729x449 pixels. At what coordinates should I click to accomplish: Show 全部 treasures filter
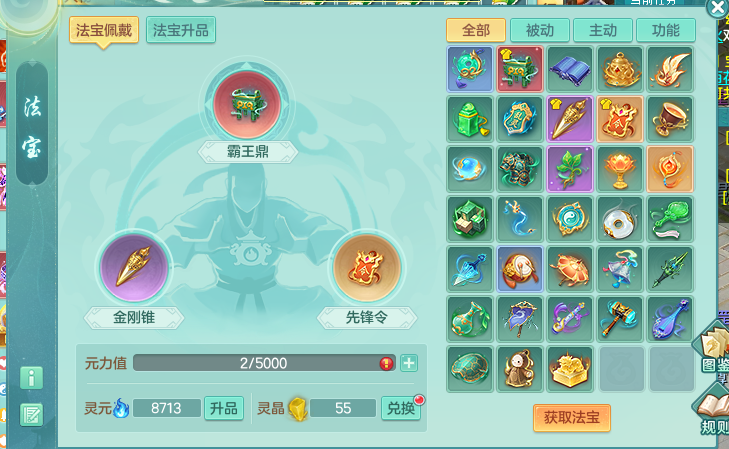(475, 30)
